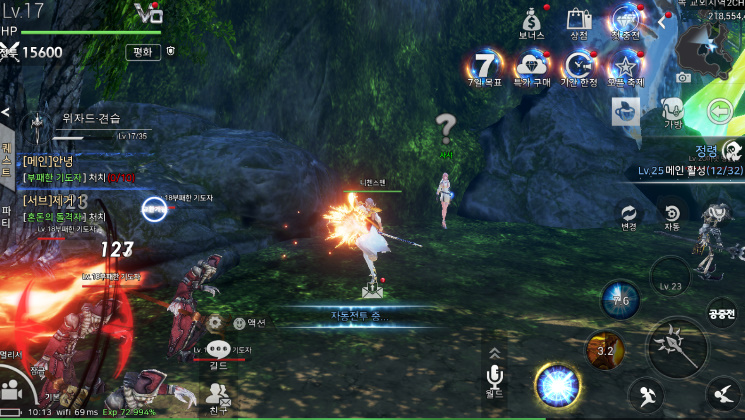Open the 길드 guild chat bubble
The height and width of the screenshot is (420, 745).
tap(218, 351)
